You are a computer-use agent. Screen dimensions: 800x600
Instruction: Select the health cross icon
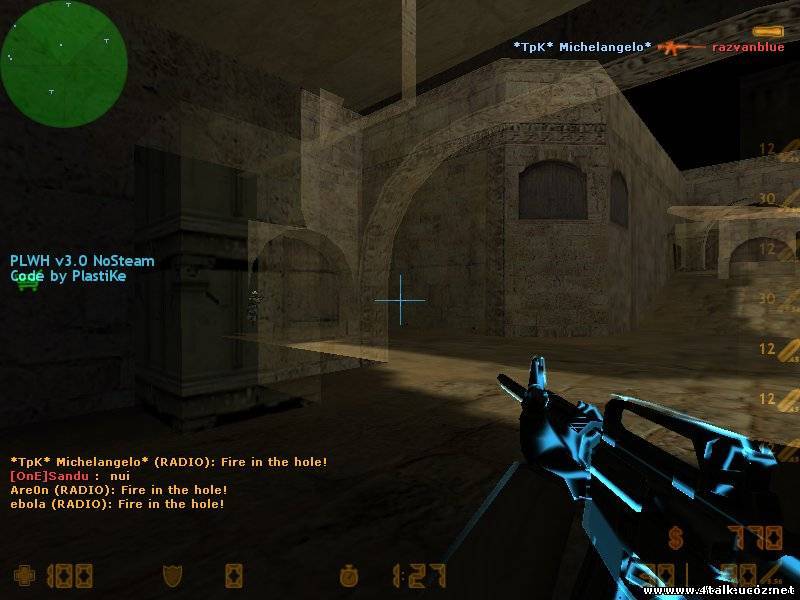pos(22,576)
